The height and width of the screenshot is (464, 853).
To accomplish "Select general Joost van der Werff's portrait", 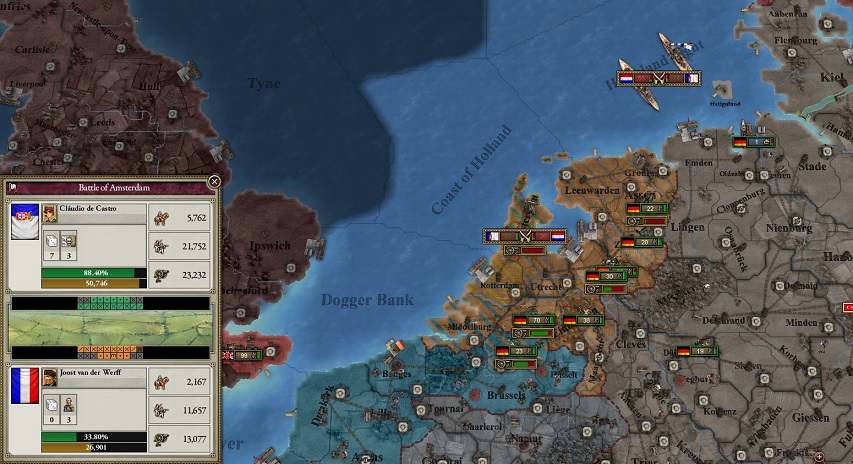I will click(50, 377).
